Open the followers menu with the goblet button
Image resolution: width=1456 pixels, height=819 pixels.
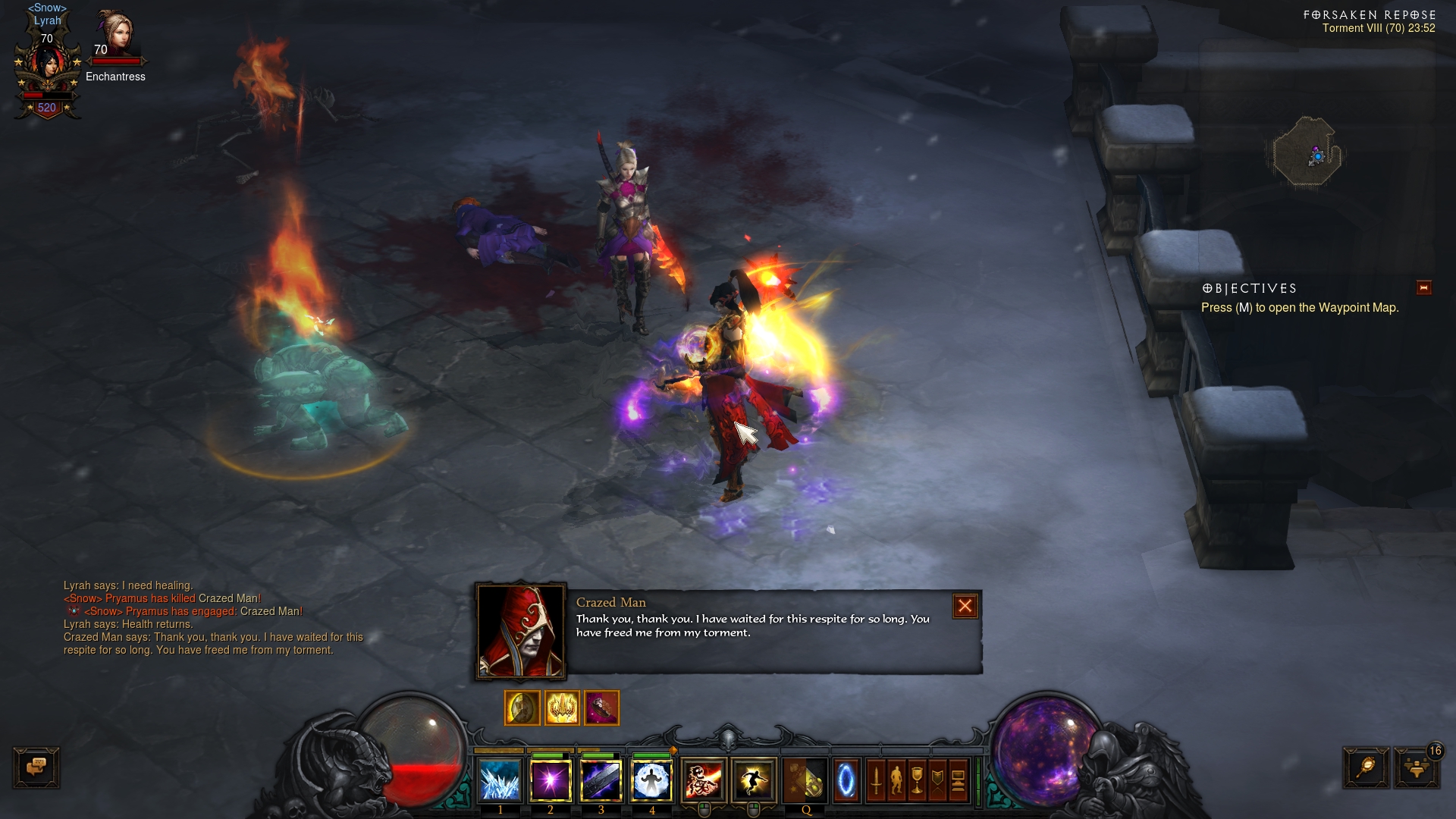pyautogui.click(x=917, y=780)
